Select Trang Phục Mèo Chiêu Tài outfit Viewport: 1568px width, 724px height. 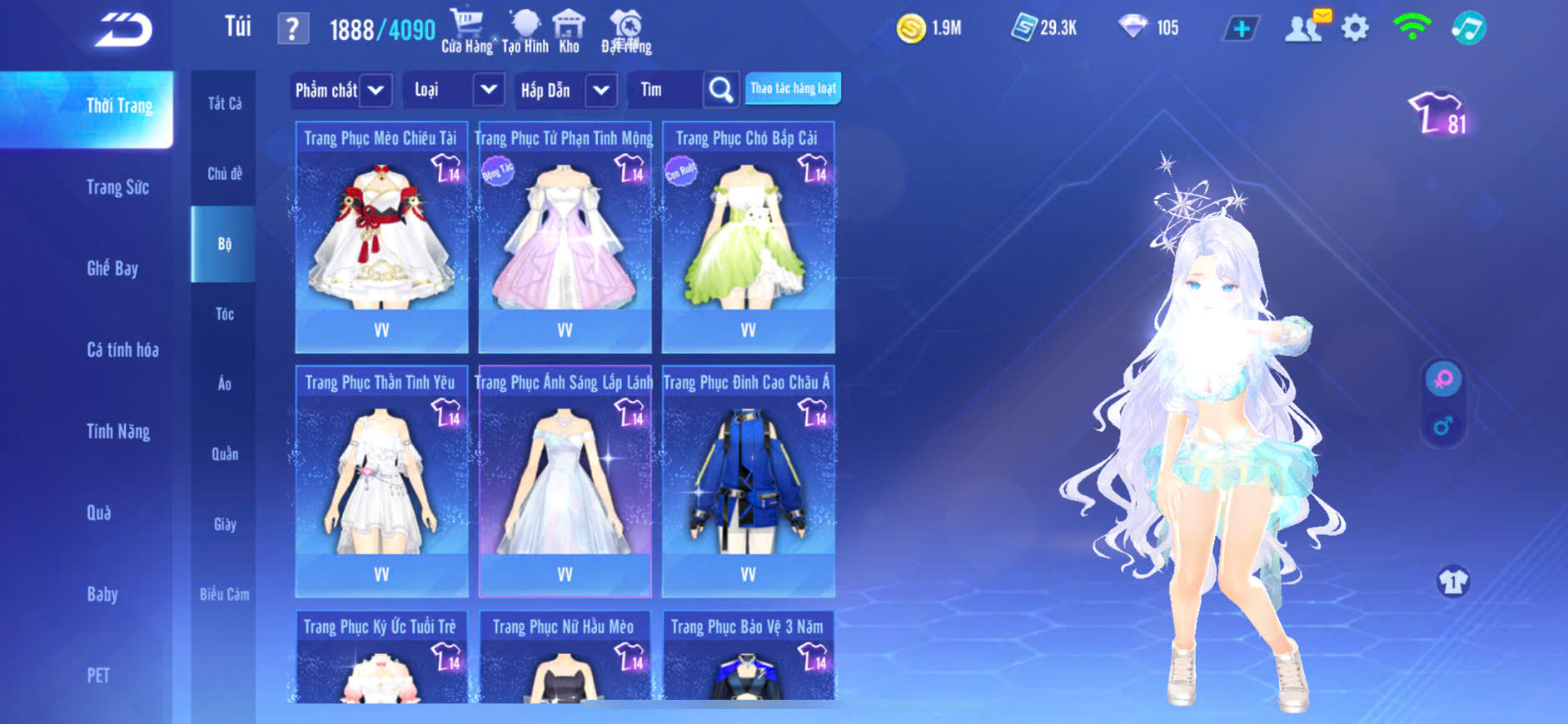381,237
